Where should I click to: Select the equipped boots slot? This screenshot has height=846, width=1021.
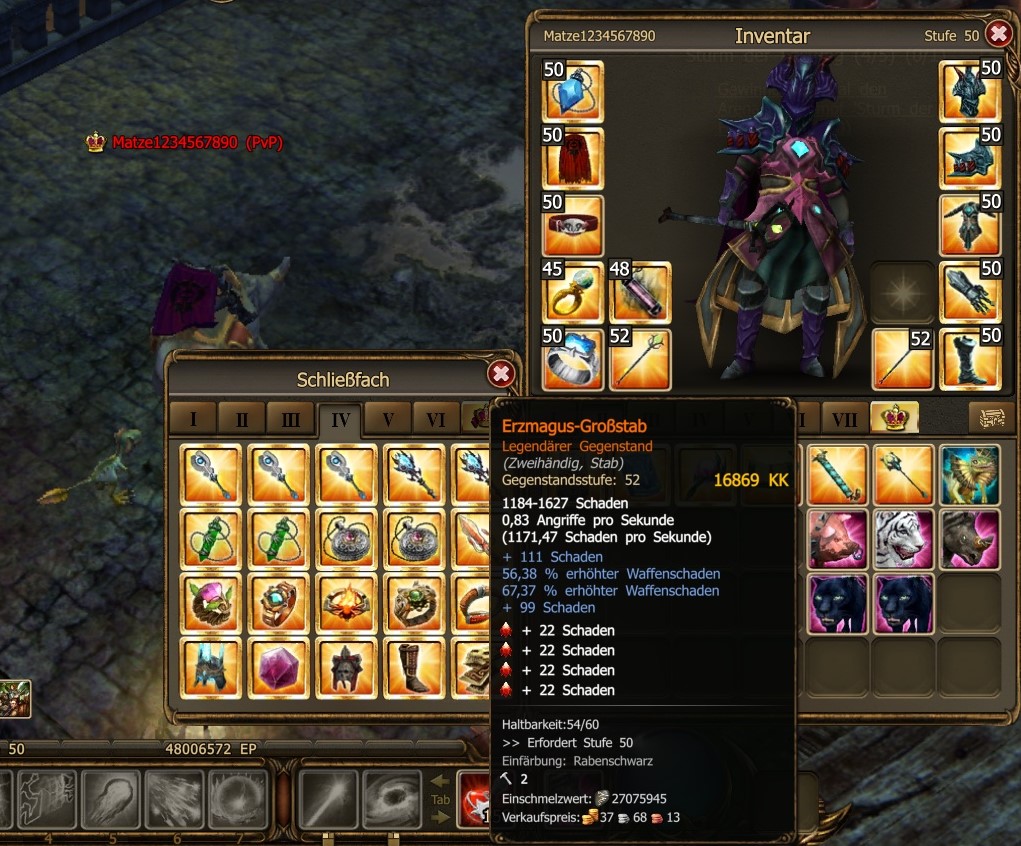point(970,358)
